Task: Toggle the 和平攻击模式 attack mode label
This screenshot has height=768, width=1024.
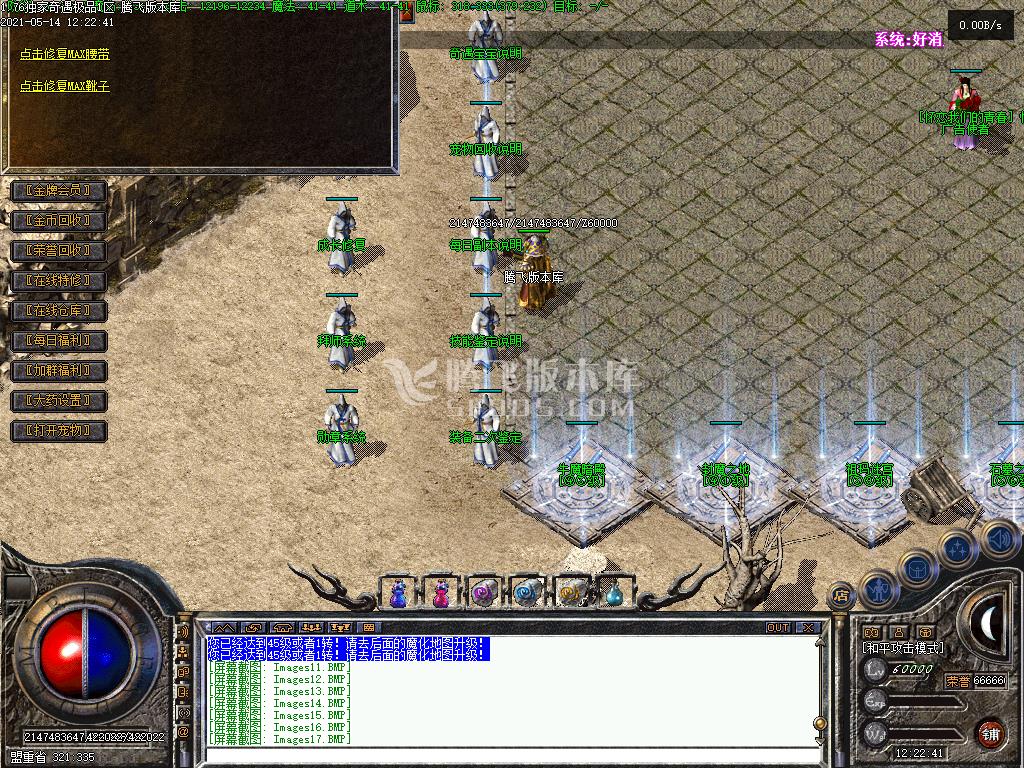Action: click(903, 648)
